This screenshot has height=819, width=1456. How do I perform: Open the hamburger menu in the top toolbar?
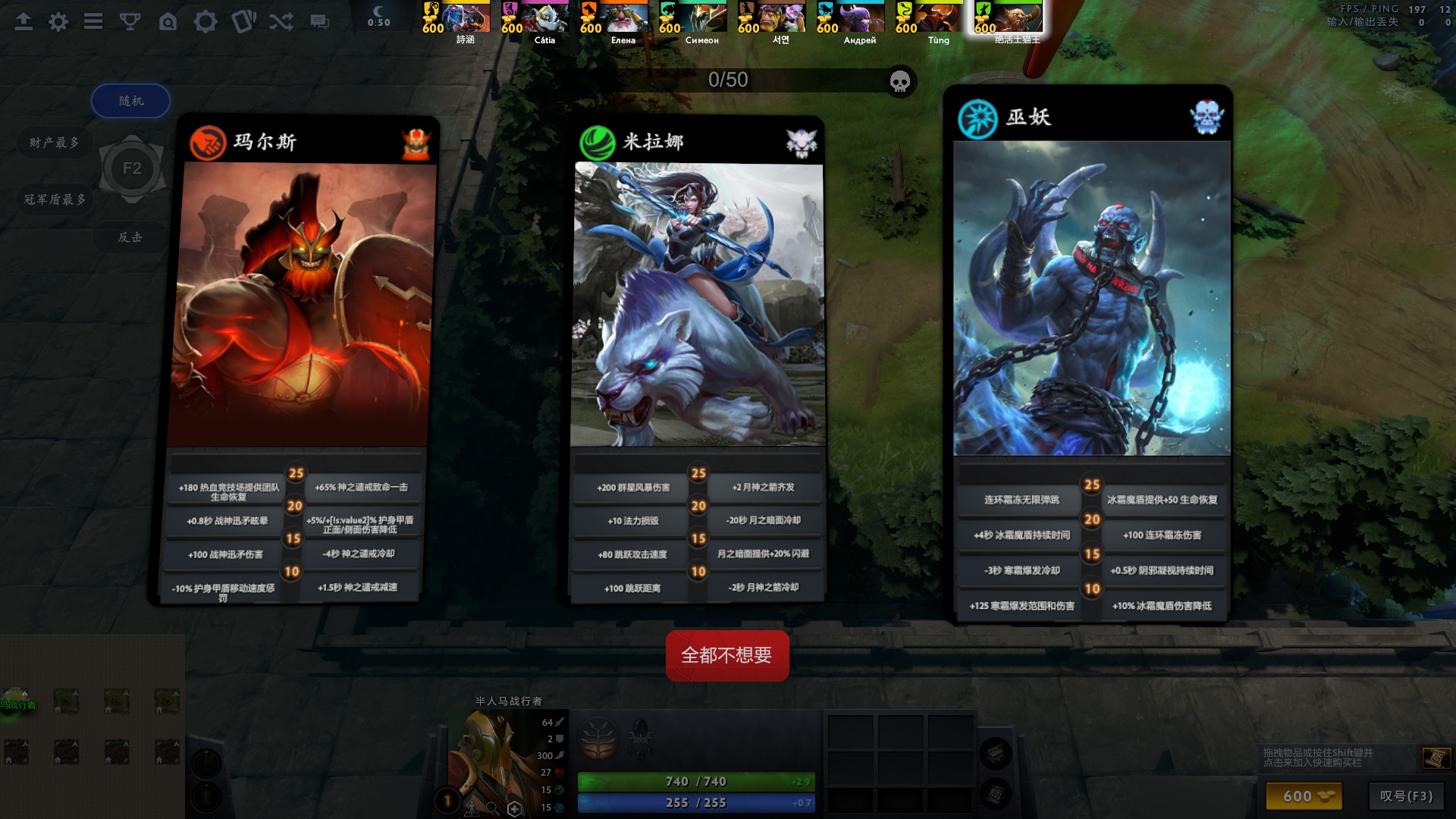tap(93, 22)
